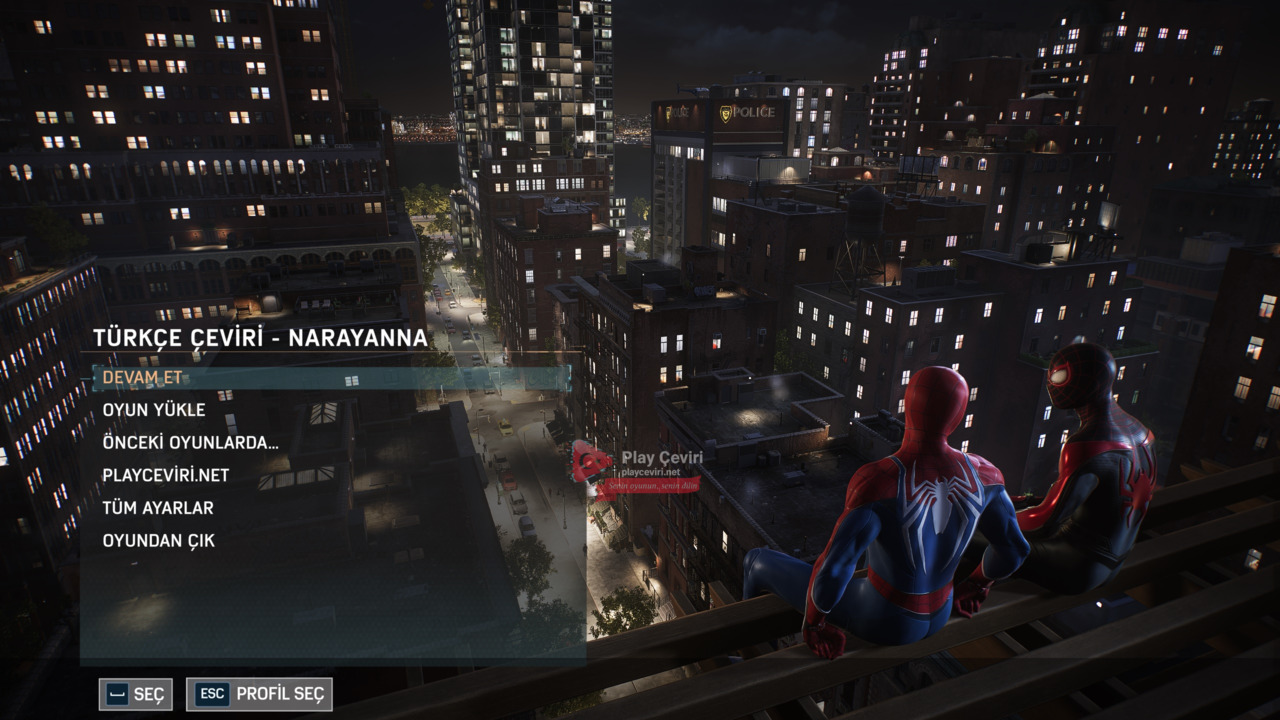Choose the ÖNCEKİ OYUNLARDA... entry
Image resolution: width=1280 pixels, height=720 pixels.
[x=190, y=443]
